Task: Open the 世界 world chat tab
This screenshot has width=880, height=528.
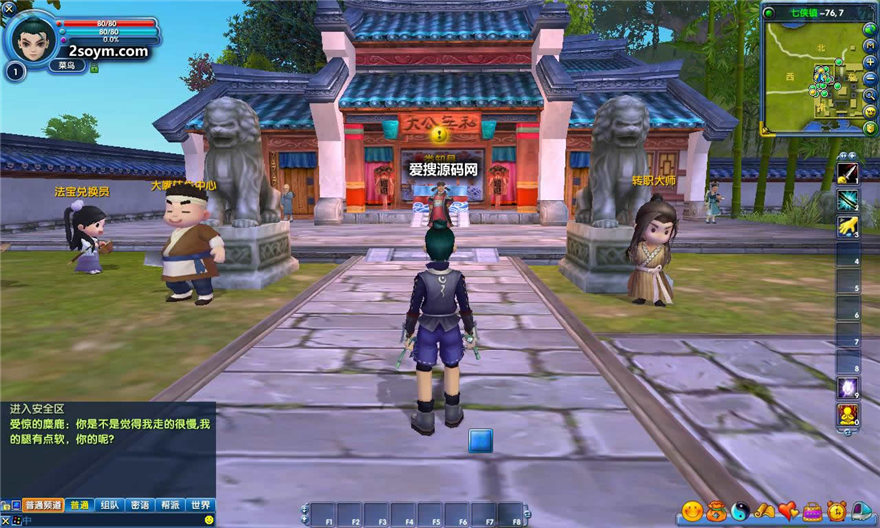Action: click(x=201, y=505)
